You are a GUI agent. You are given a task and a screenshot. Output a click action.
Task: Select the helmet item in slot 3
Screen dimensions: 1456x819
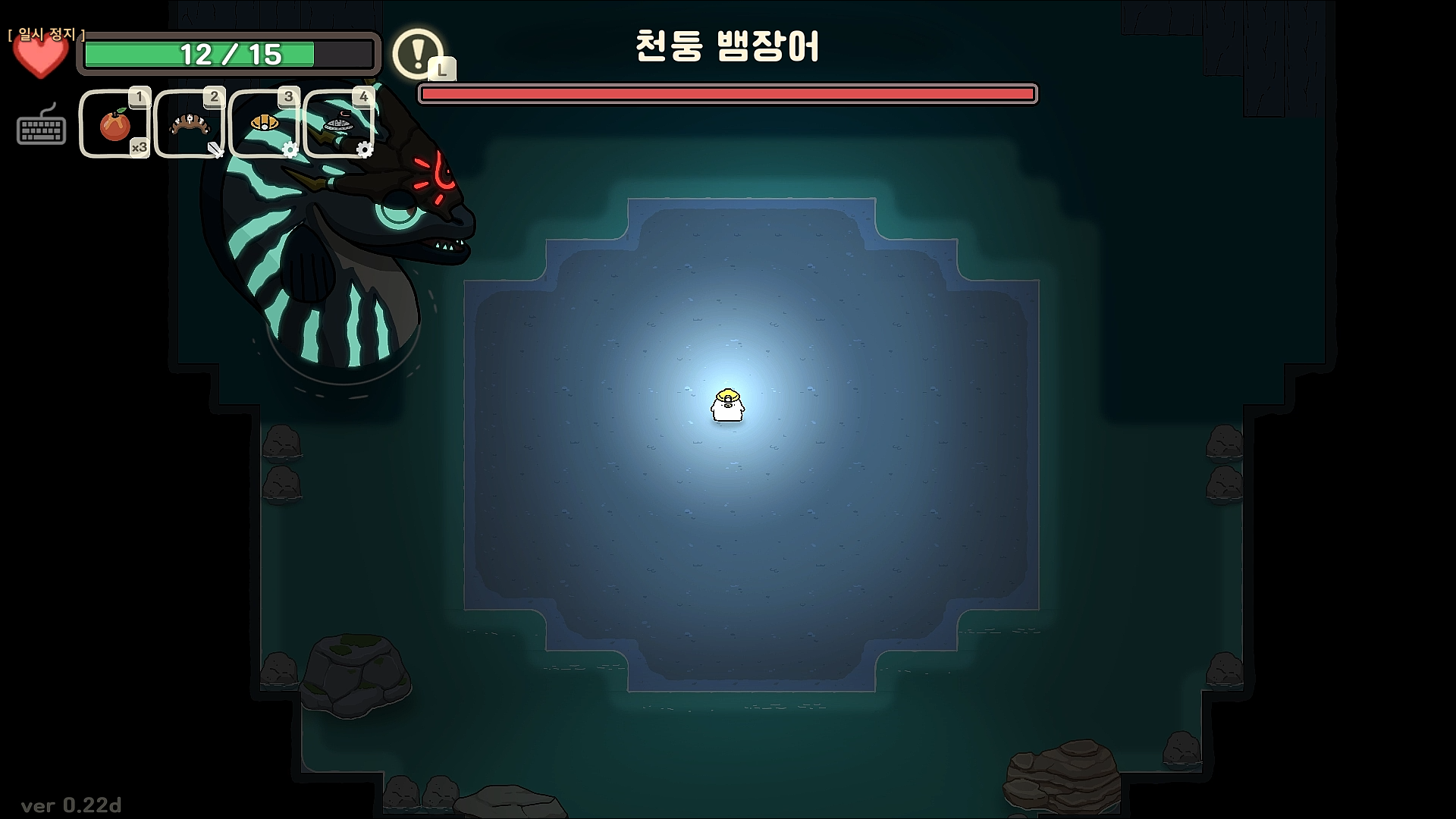click(x=262, y=124)
